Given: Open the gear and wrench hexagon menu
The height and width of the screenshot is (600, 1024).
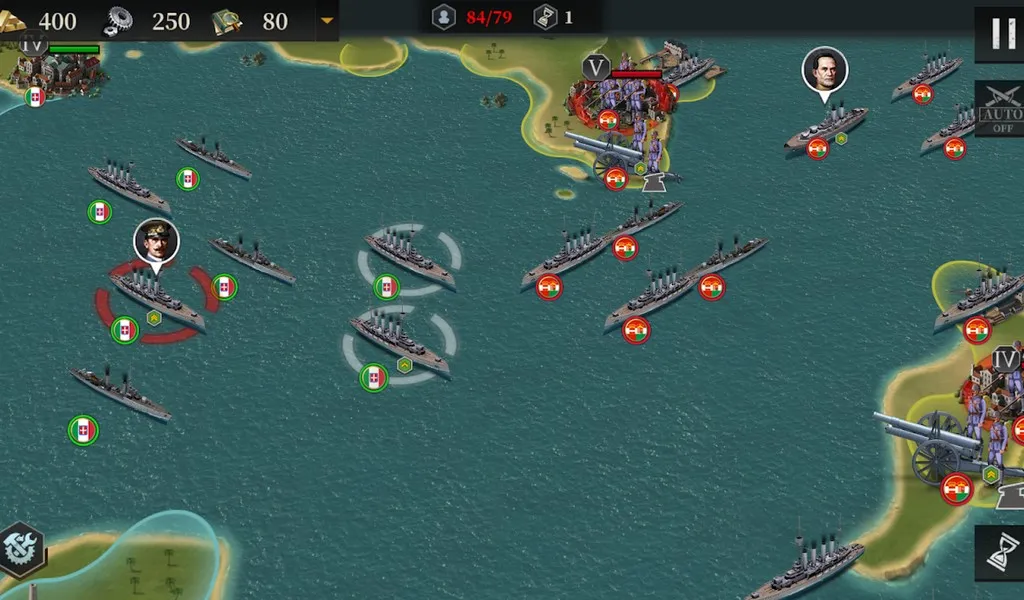Looking at the screenshot, I should coord(20,549).
